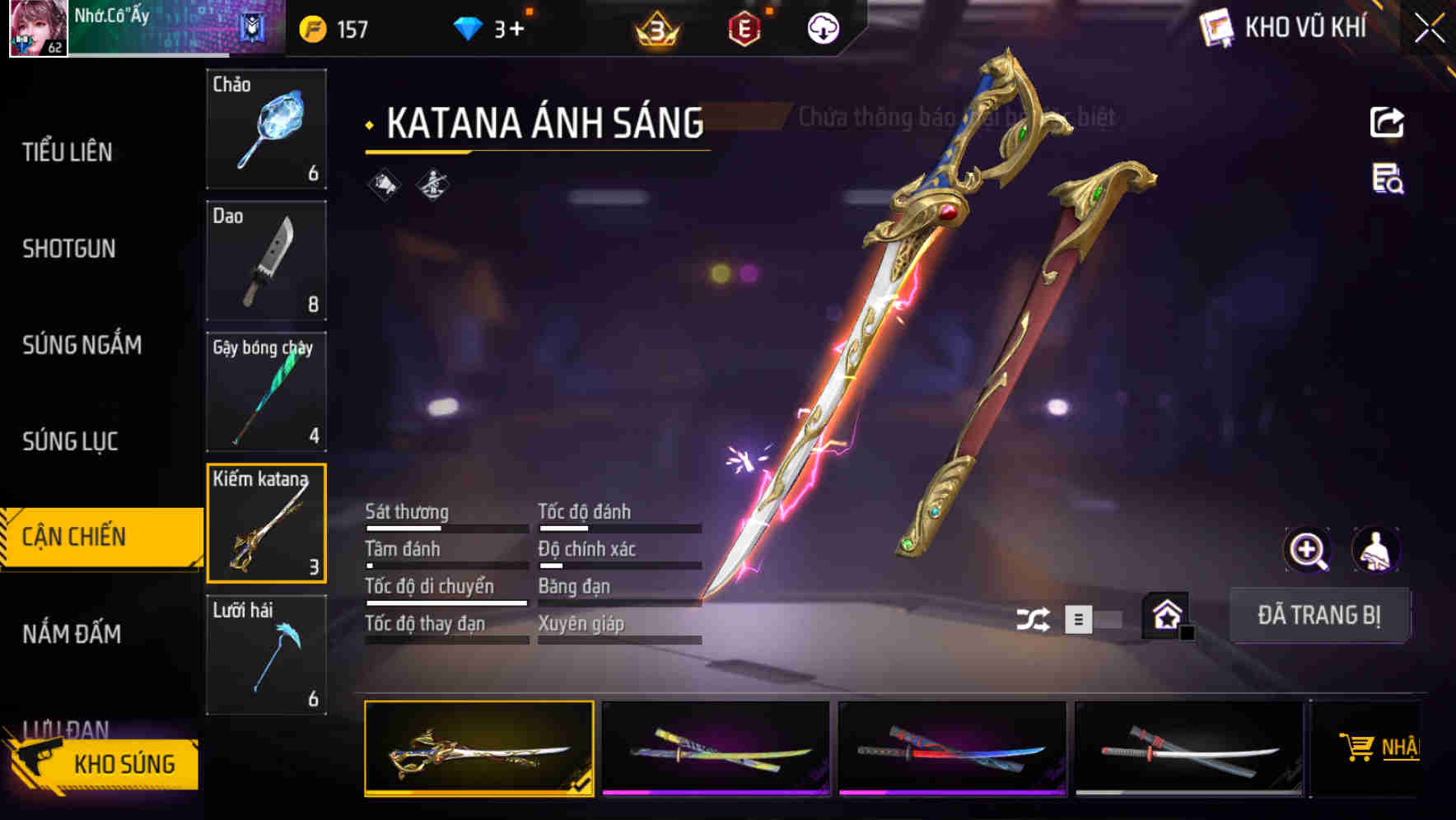The width and height of the screenshot is (1456, 820).
Task: Close the weapon armory screen
Action: (1429, 29)
